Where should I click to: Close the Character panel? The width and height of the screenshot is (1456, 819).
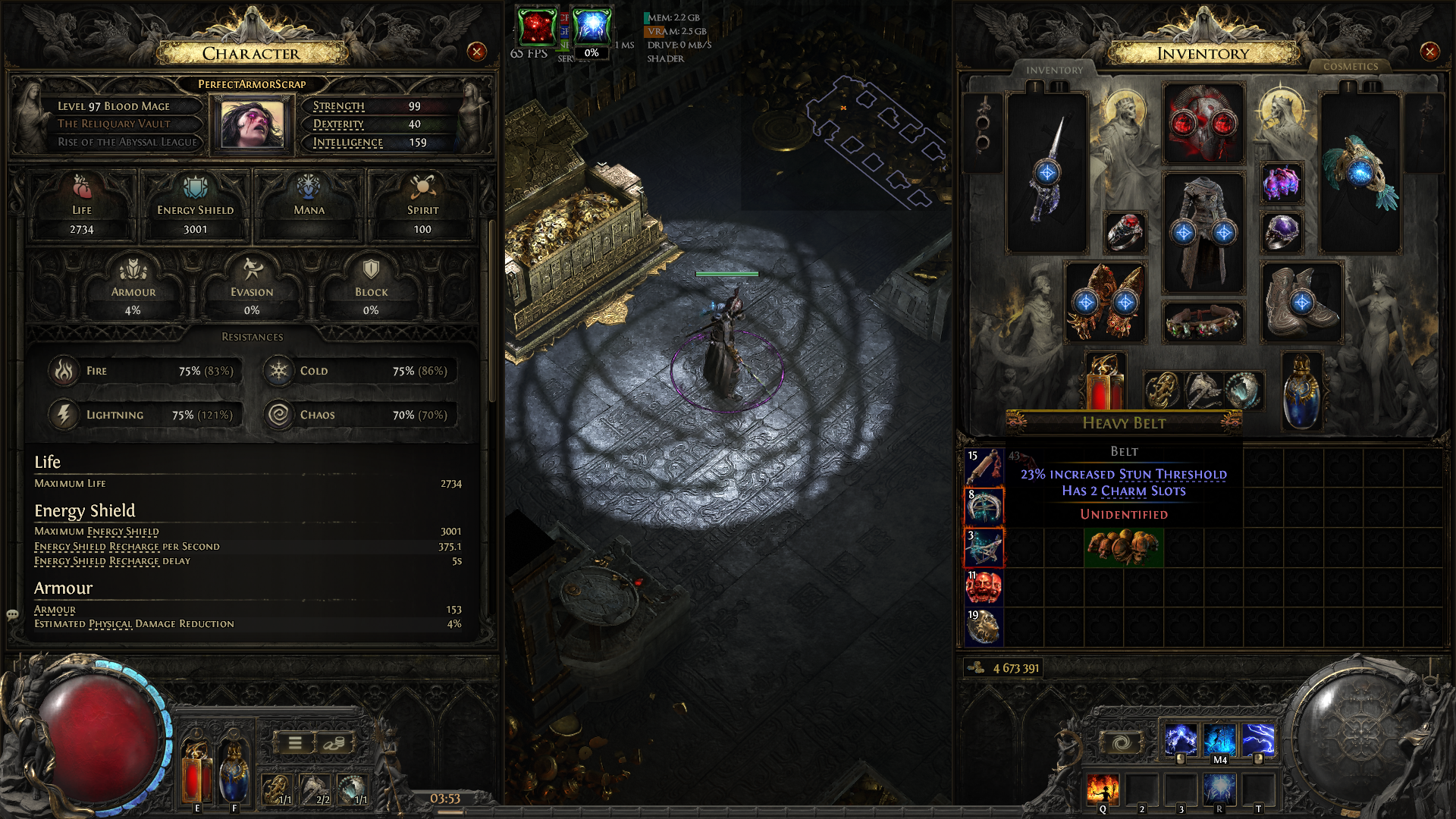[476, 52]
